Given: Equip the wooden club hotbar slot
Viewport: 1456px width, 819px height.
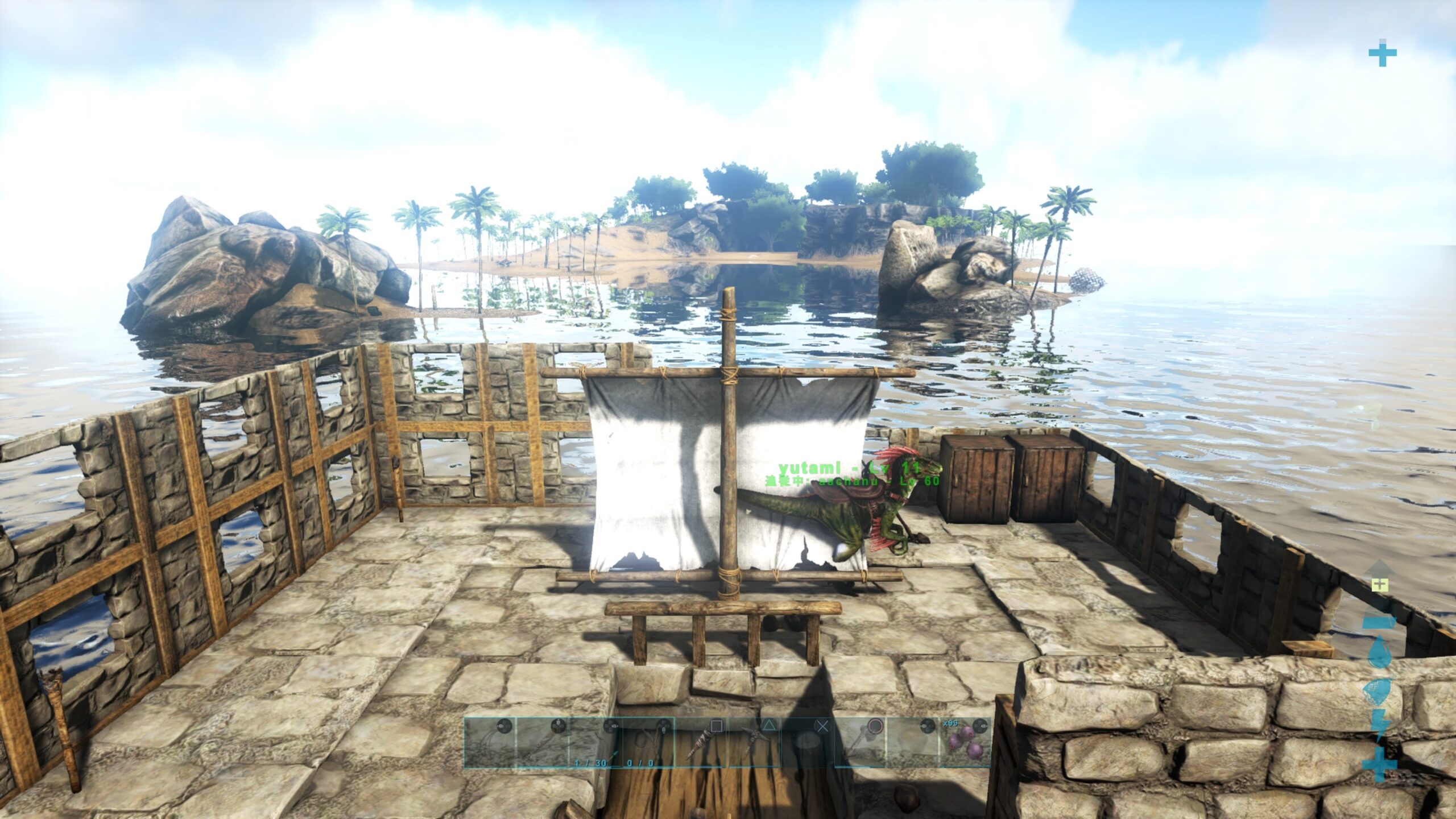Looking at the screenshot, I should [700, 742].
